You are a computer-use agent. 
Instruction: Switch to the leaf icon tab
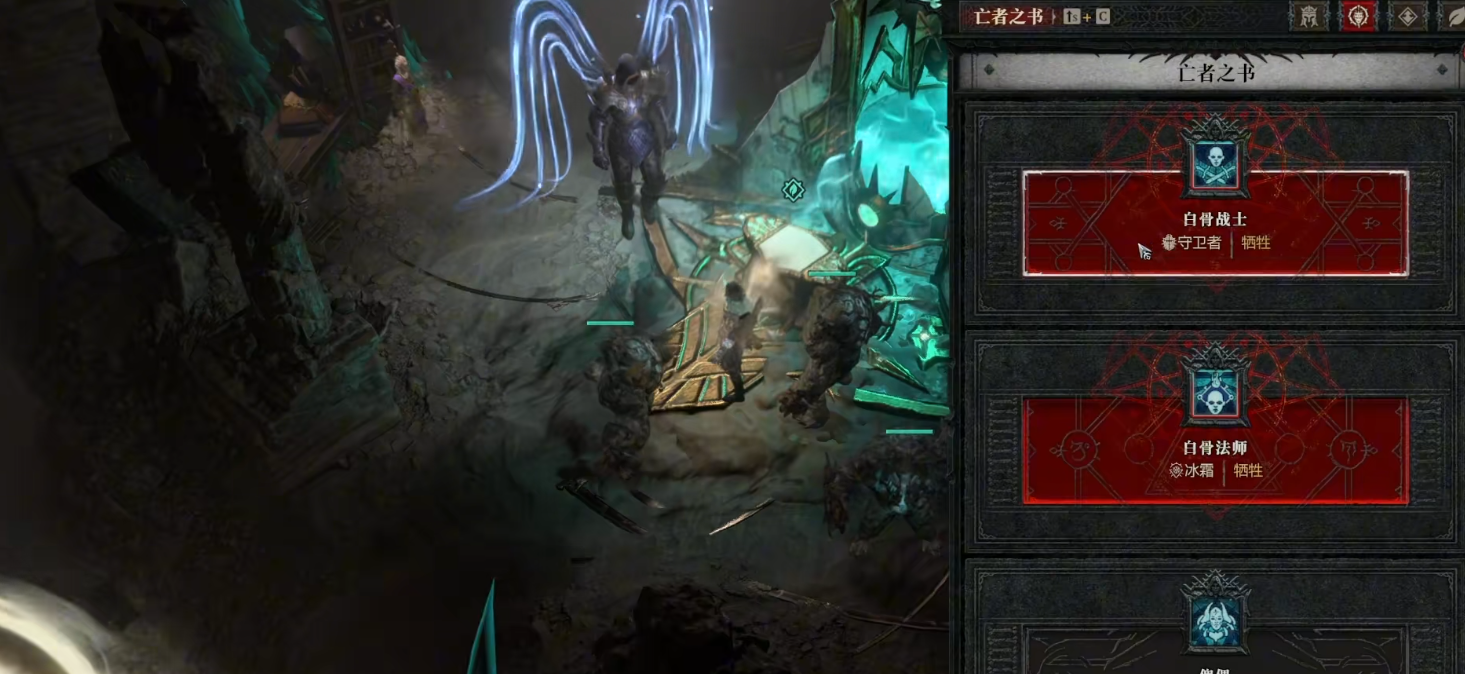[1453, 16]
